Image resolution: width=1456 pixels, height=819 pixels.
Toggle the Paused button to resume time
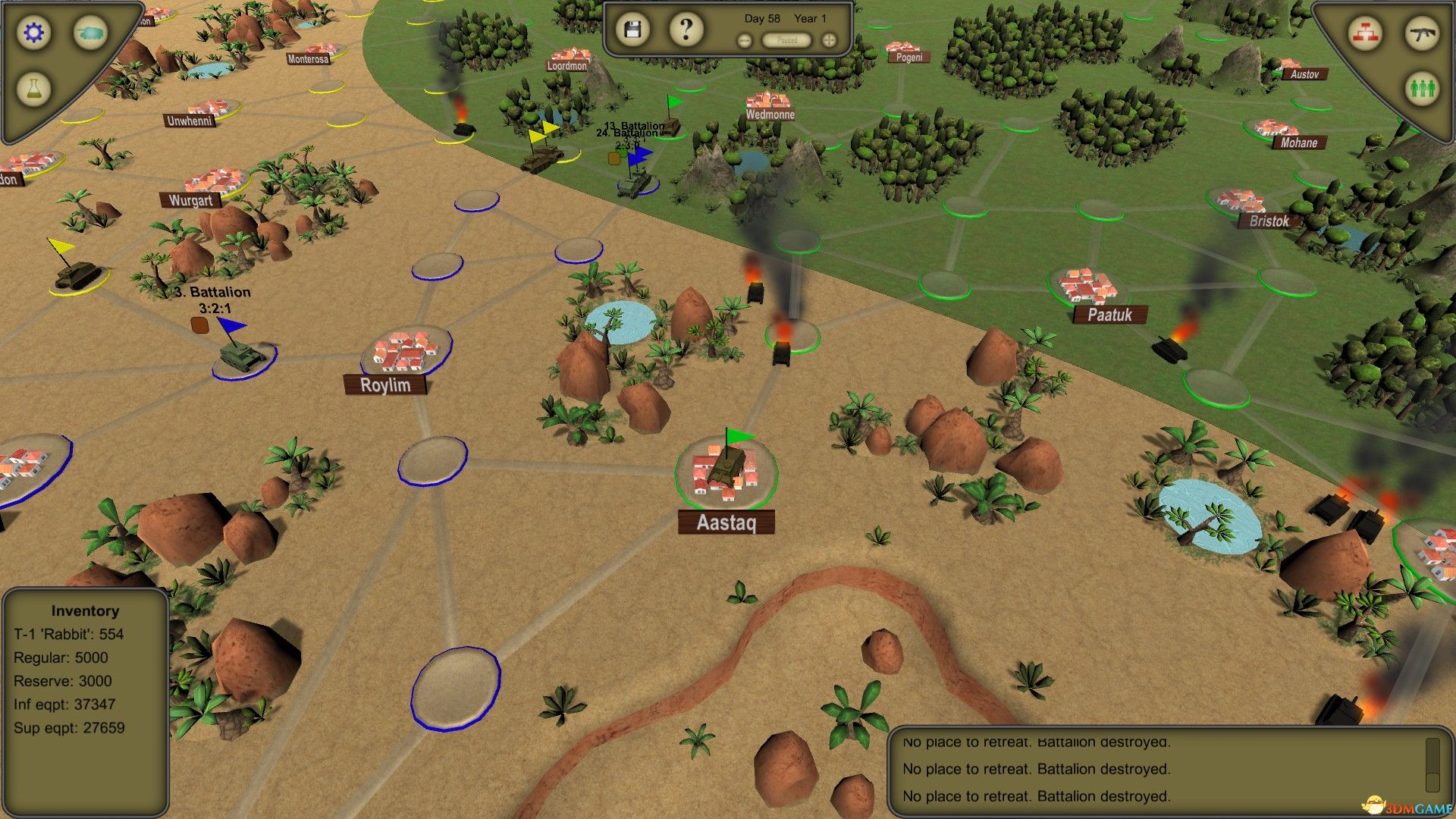tap(786, 40)
